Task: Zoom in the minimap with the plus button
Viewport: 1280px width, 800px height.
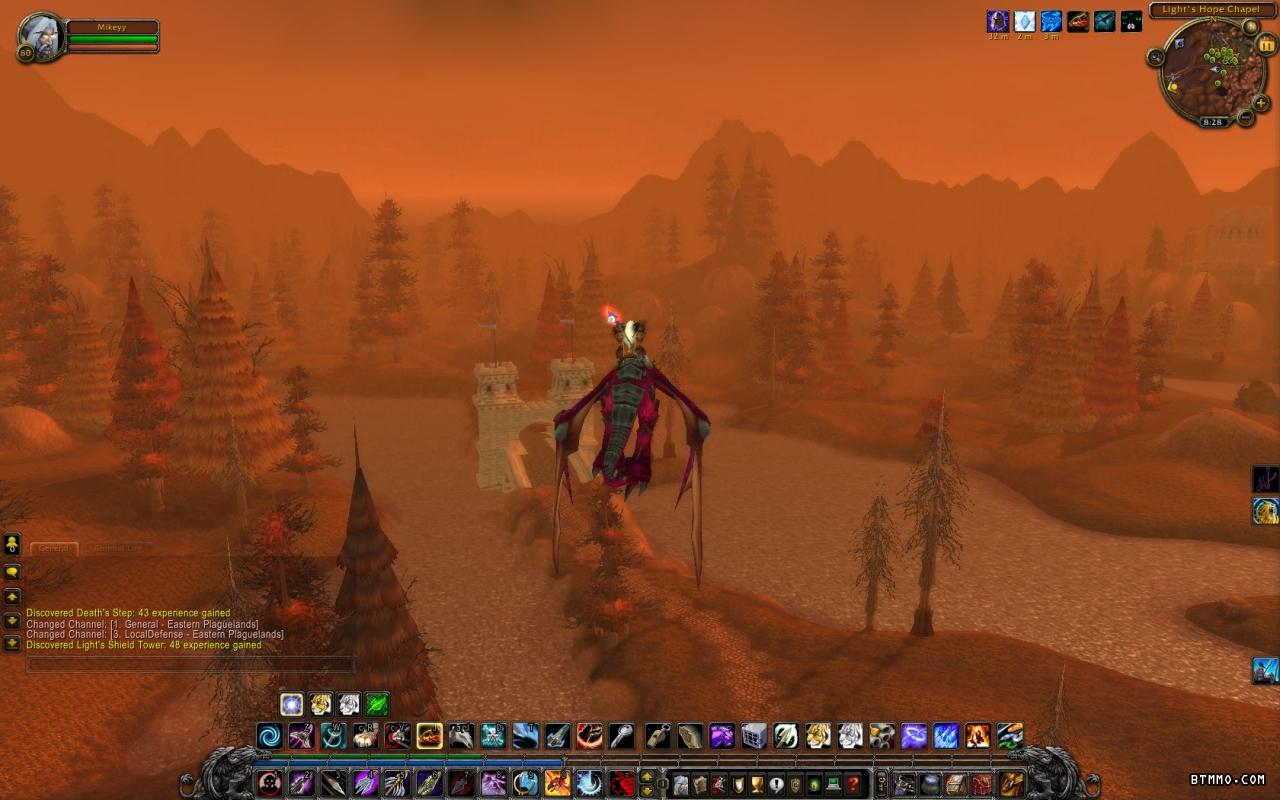Action: tap(1260, 101)
